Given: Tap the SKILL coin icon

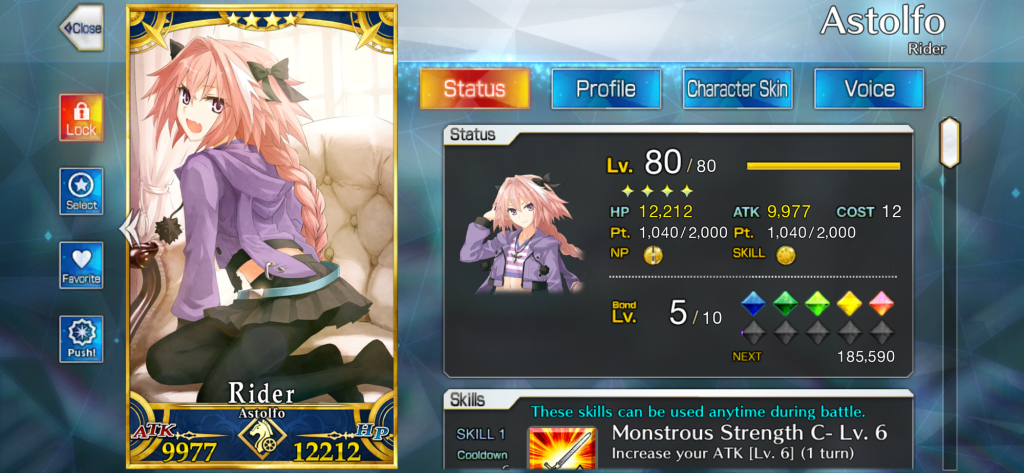Looking at the screenshot, I should click(x=786, y=255).
